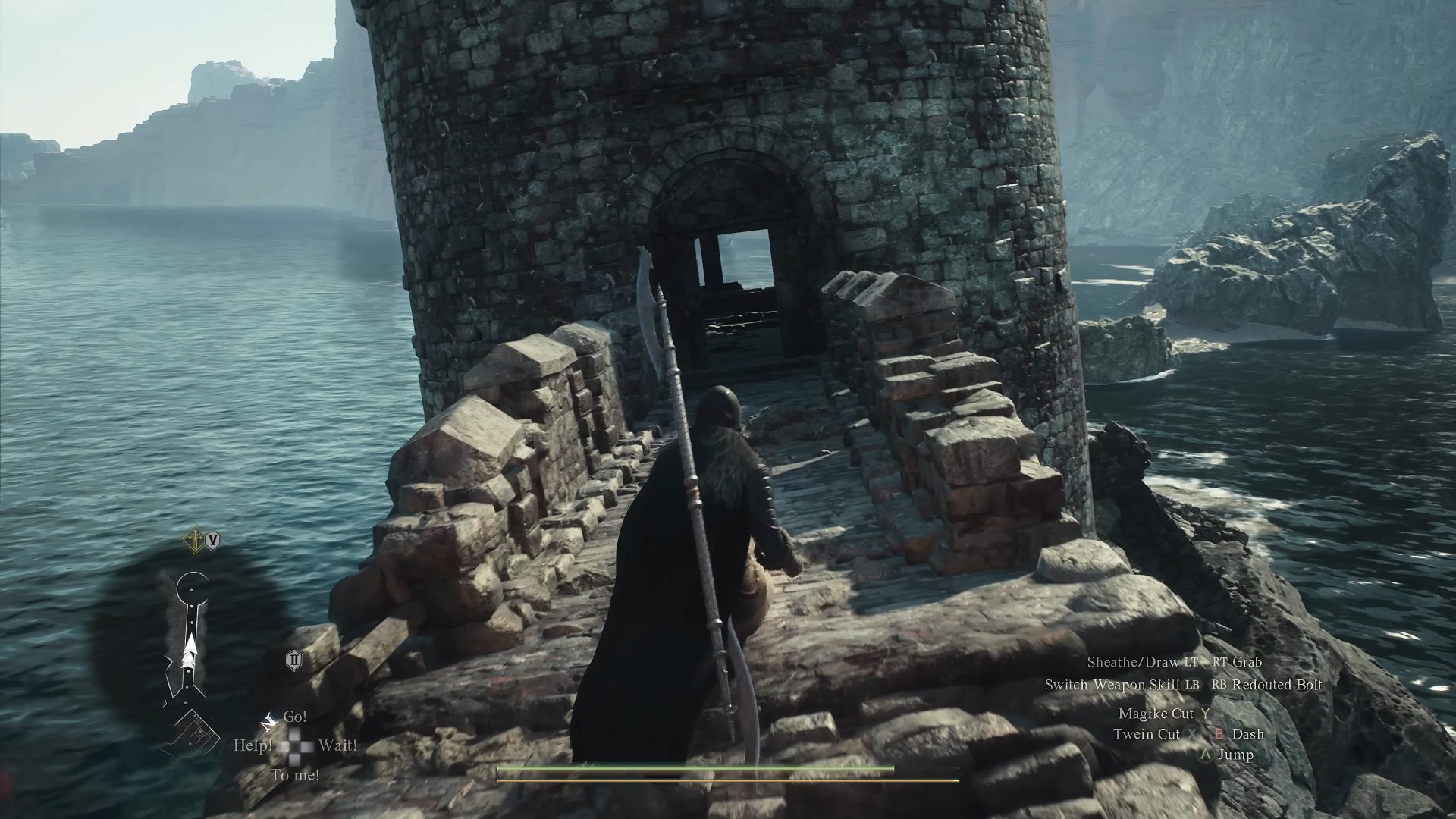The width and height of the screenshot is (1456, 819).
Task: Choose the Help! pawn command
Action: click(253, 745)
